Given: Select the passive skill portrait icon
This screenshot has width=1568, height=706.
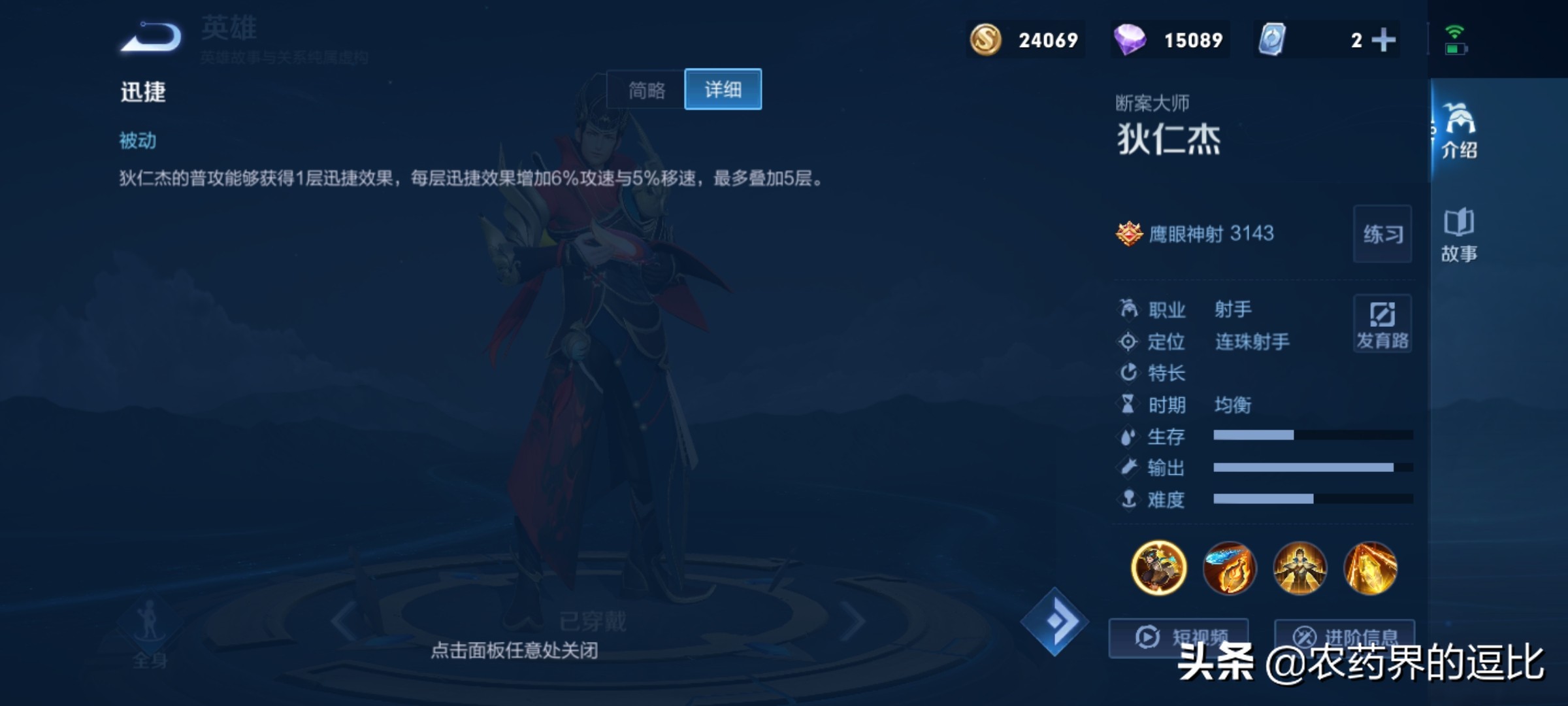Looking at the screenshot, I should pos(1158,567).
